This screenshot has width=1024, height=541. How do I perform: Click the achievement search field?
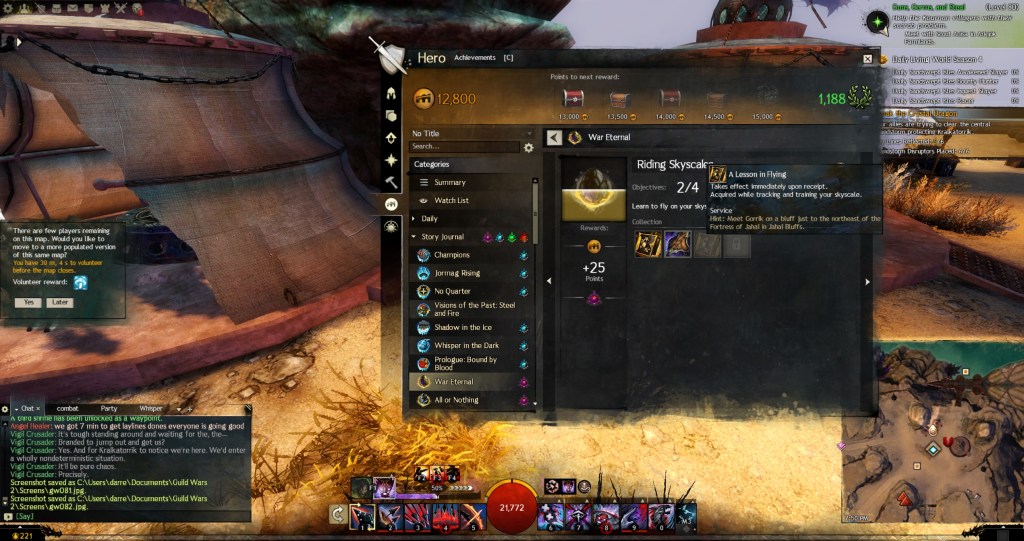click(x=465, y=147)
